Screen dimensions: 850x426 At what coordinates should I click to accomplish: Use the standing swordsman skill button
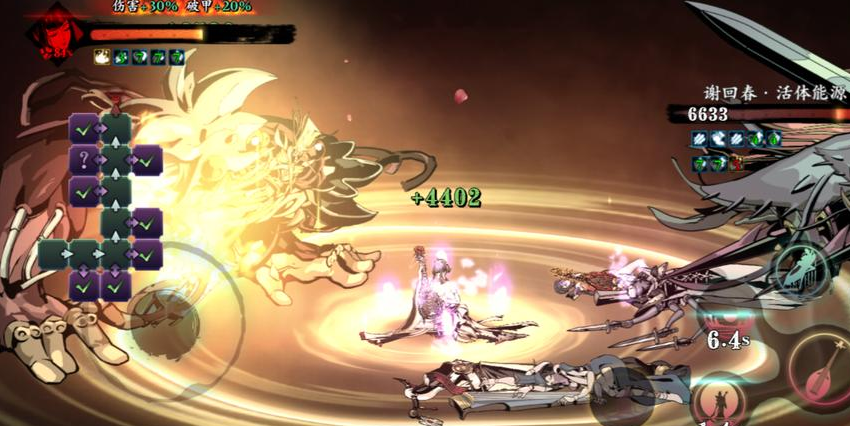point(718,400)
